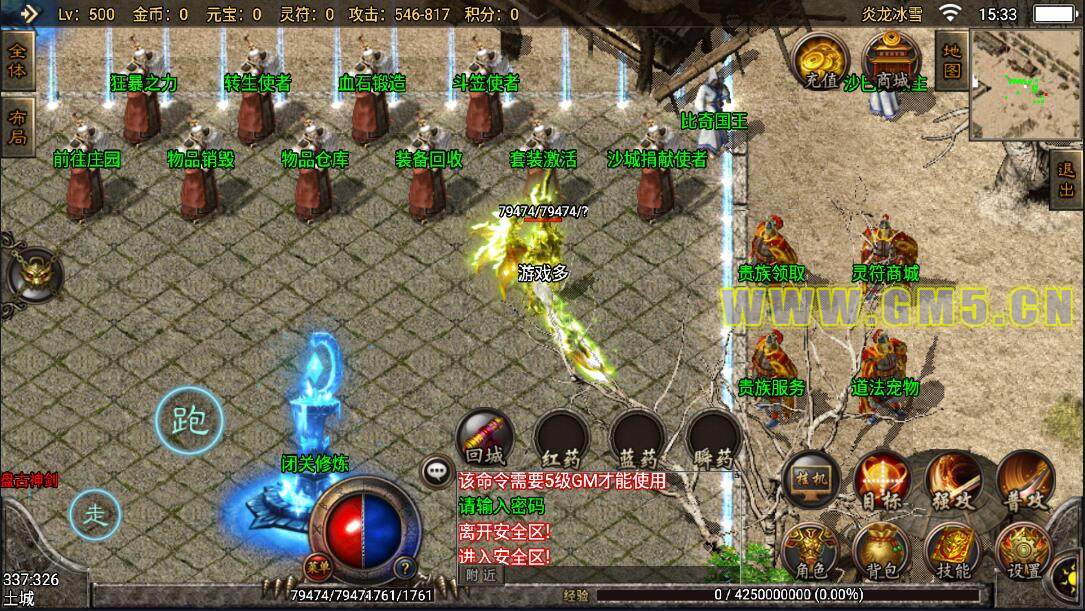Open the minimap thumbnail

1024,83
